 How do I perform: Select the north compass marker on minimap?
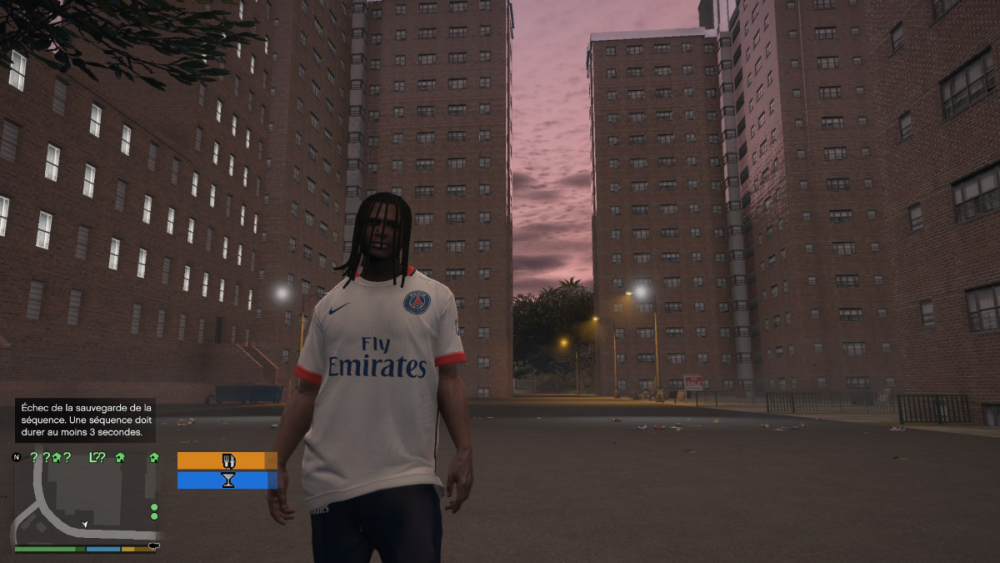click(x=16, y=457)
